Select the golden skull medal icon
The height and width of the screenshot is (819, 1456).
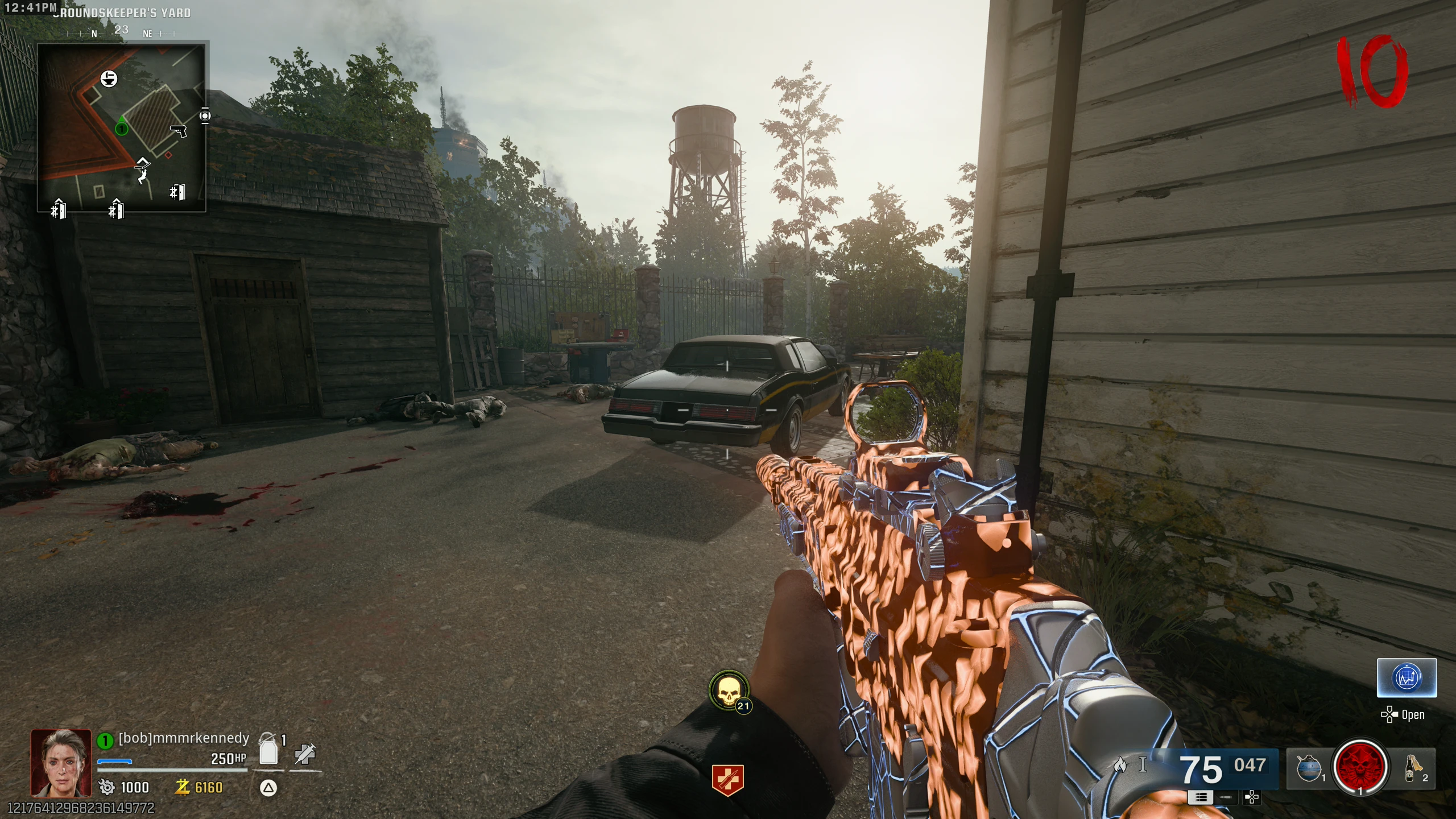[729, 690]
